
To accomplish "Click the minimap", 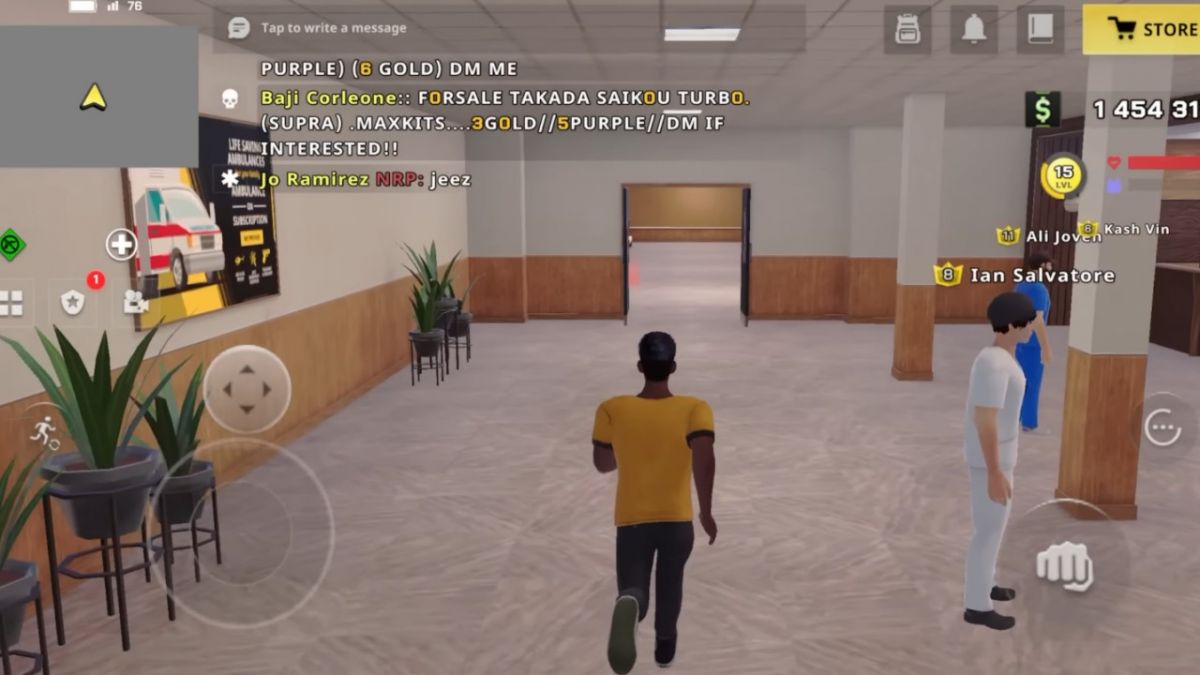I will [x=98, y=97].
